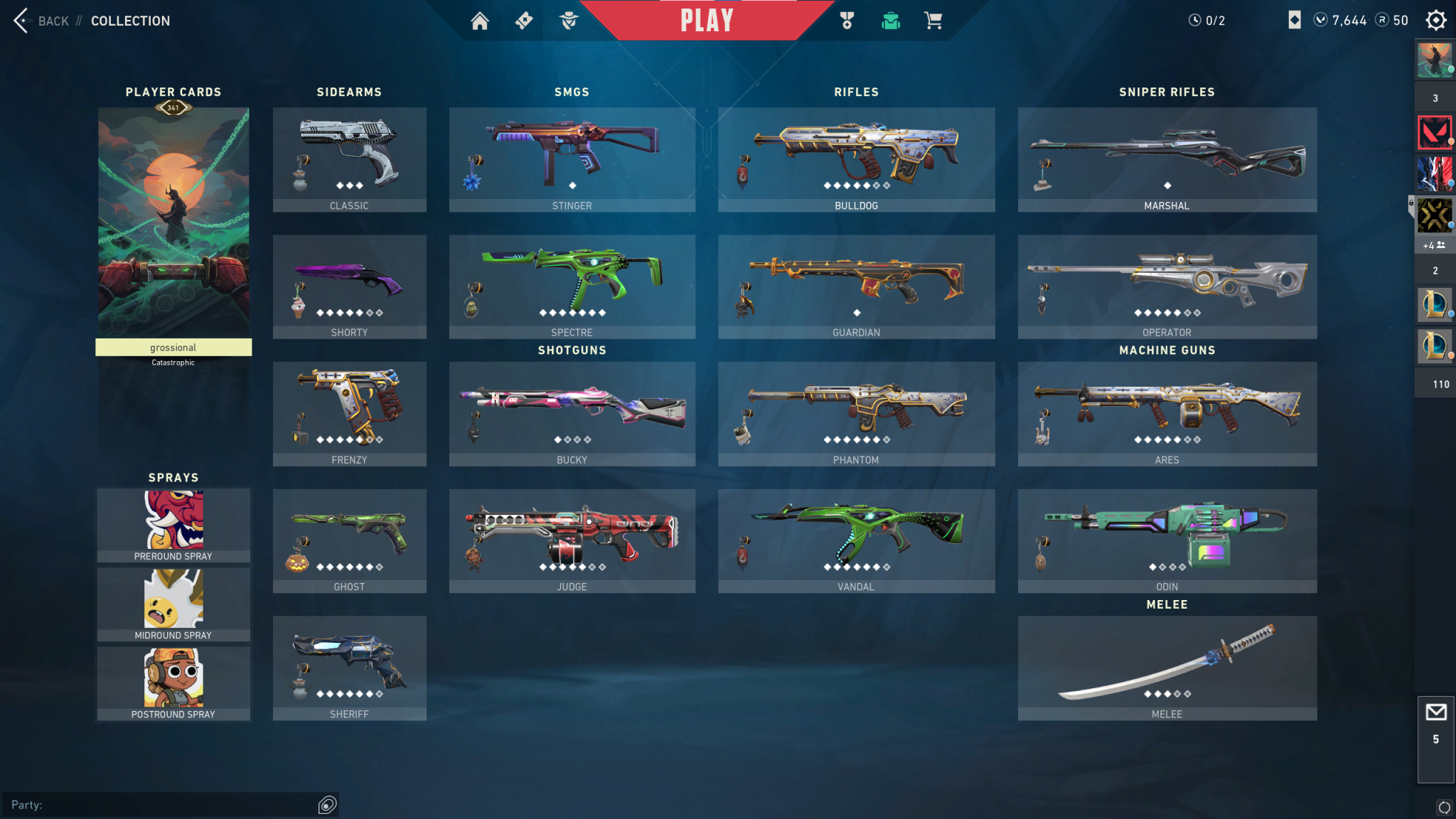Select the PLAYER CARDS section header
The width and height of the screenshot is (1456, 819).
pos(173,92)
